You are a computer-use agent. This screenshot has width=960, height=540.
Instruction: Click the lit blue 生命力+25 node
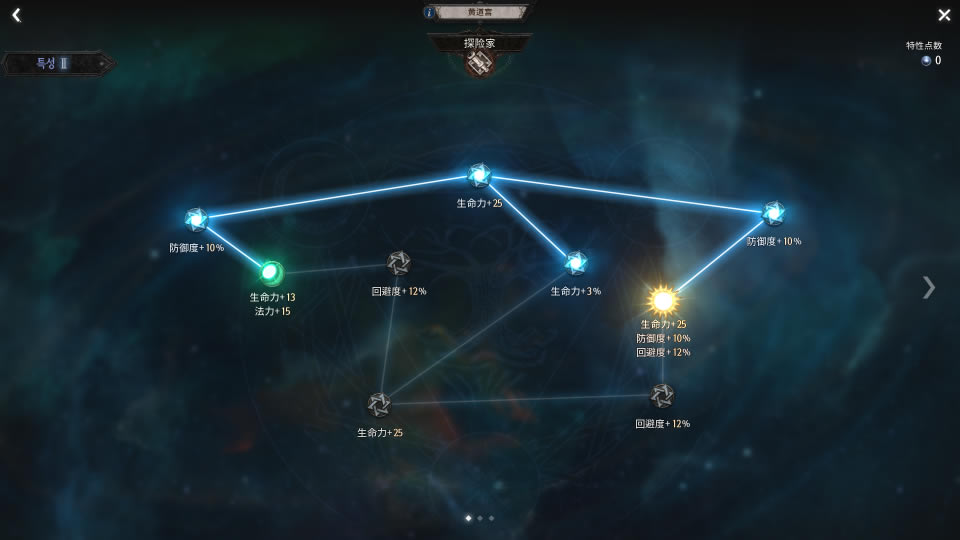tap(479, 176)
